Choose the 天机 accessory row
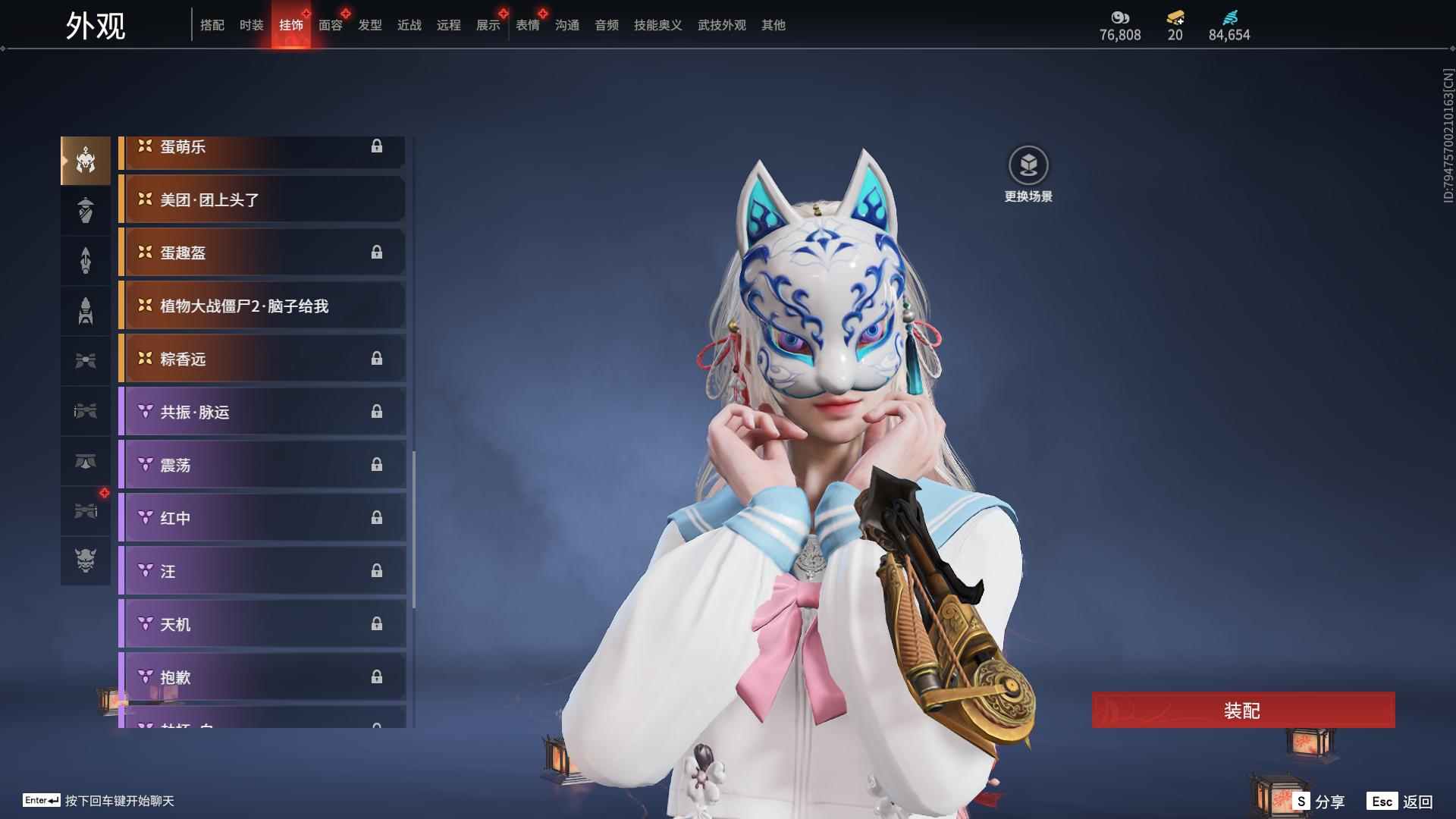This screenshot has height=819, width=1456. point(262,625)
